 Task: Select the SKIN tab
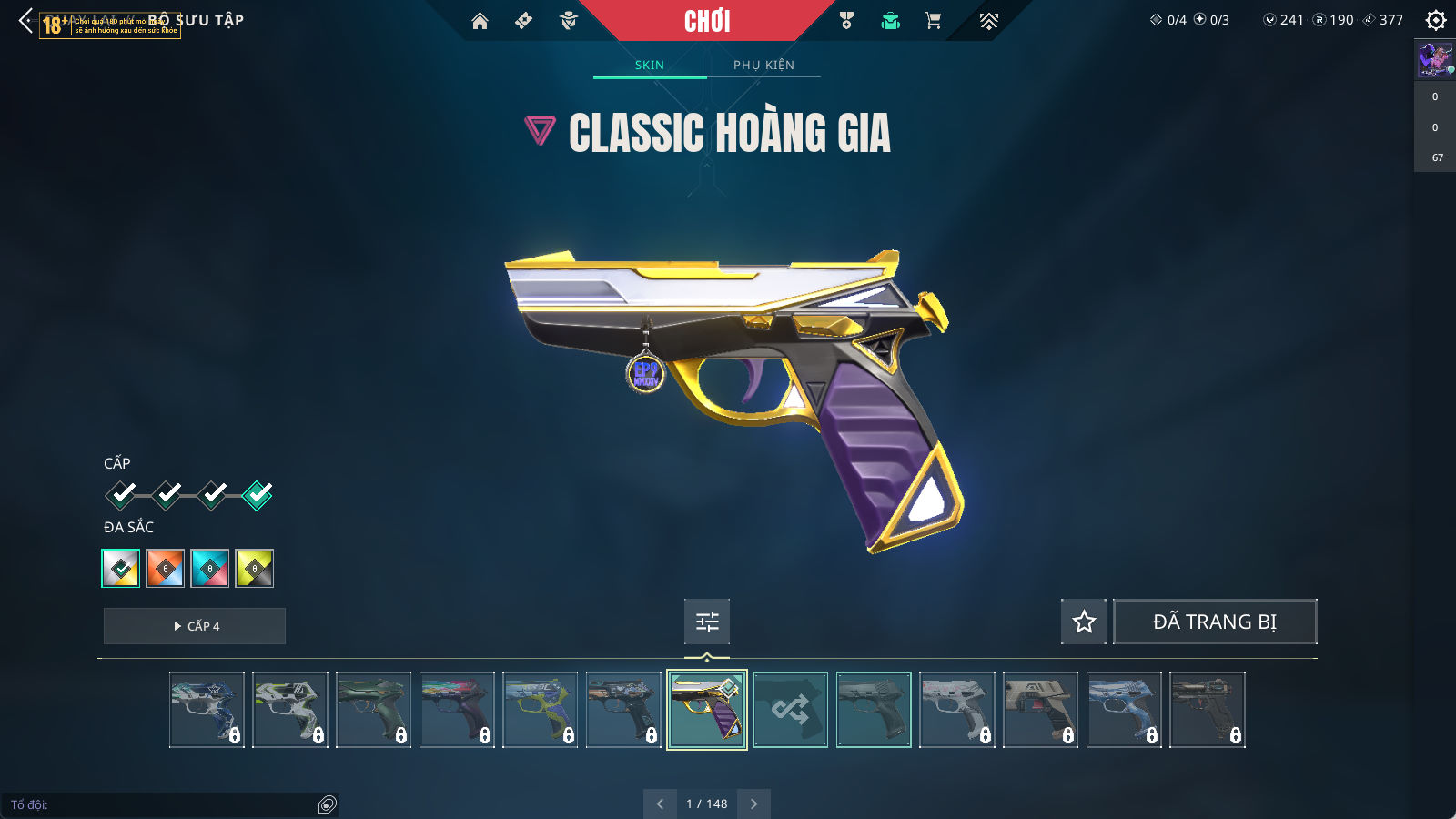point(650,65)
